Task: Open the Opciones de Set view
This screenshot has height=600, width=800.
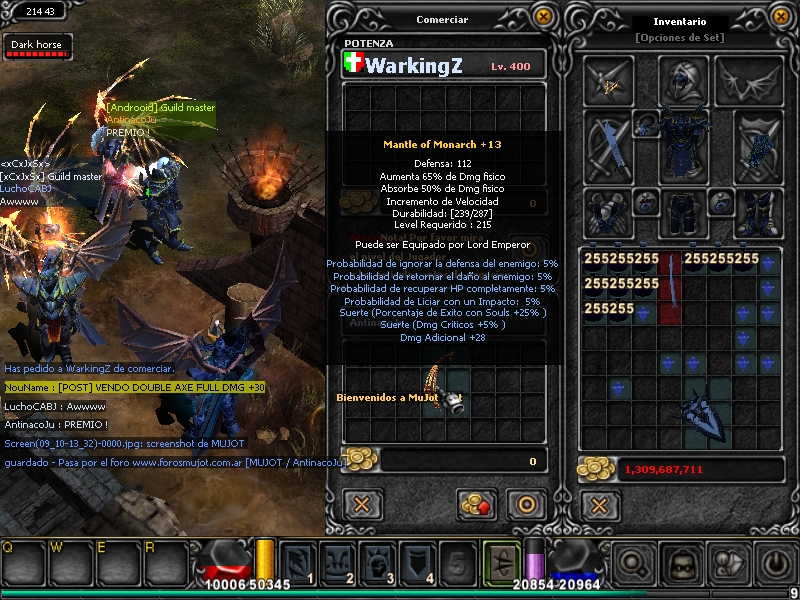Action: tap(679, 38)
